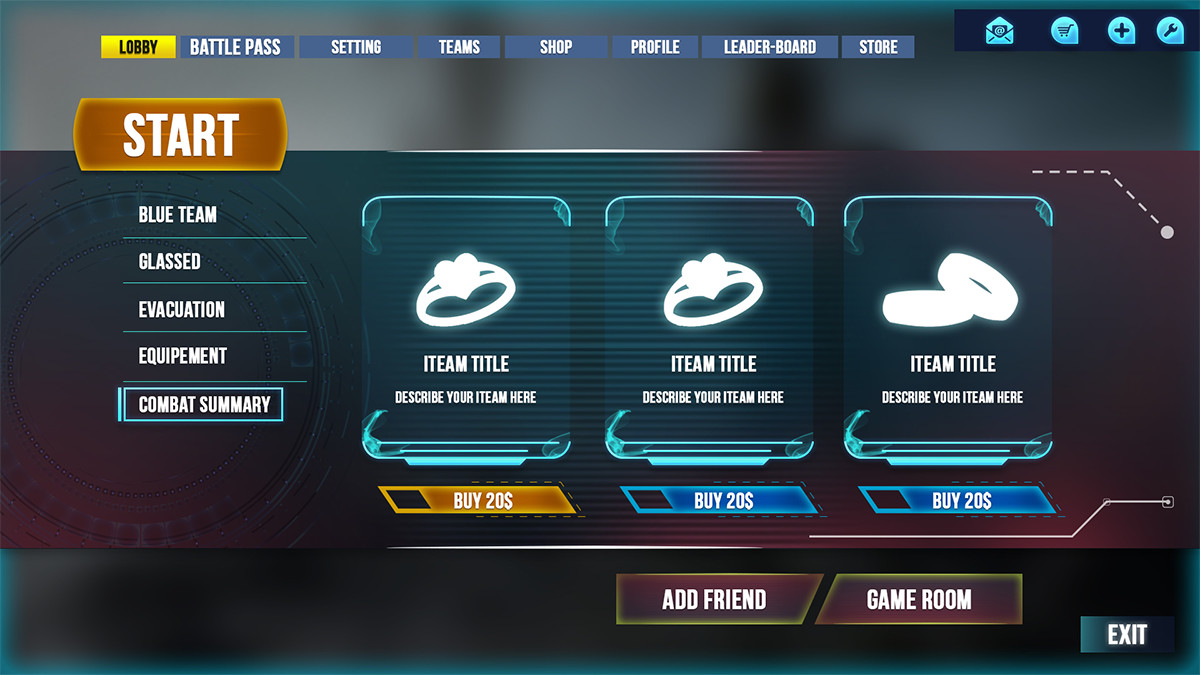Image resolution: width=1200 pixels, height=675 pixels.
Task: Open the Setting tab
Action: pos(356,47)
